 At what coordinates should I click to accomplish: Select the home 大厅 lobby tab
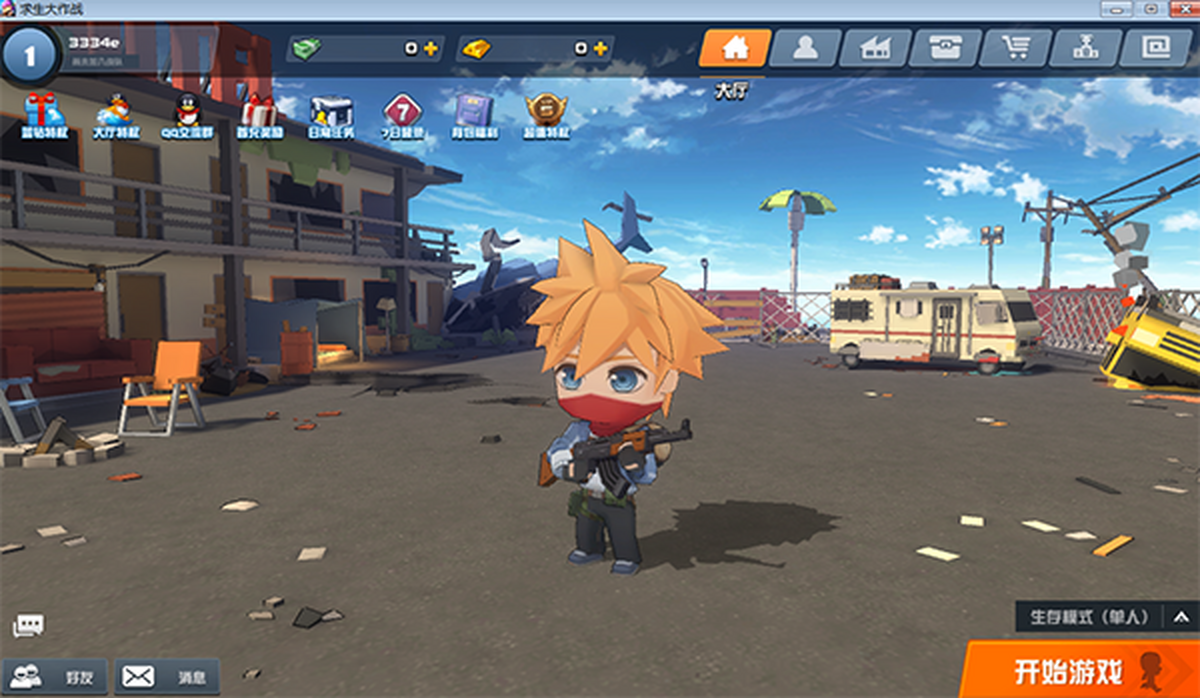735,48
